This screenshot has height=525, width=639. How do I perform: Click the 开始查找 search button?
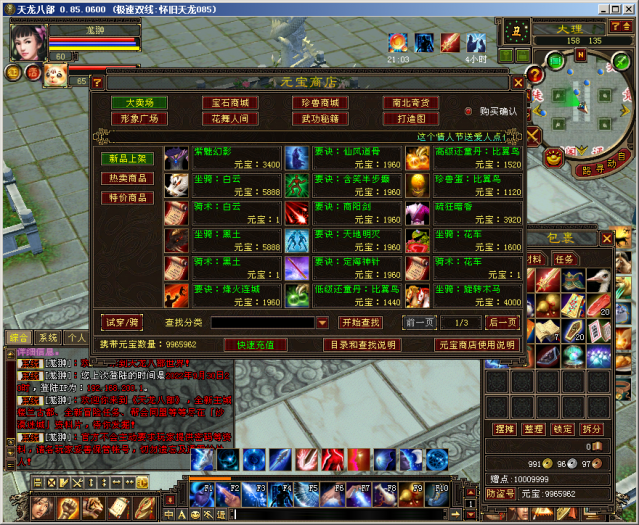(x=360, y=322)
